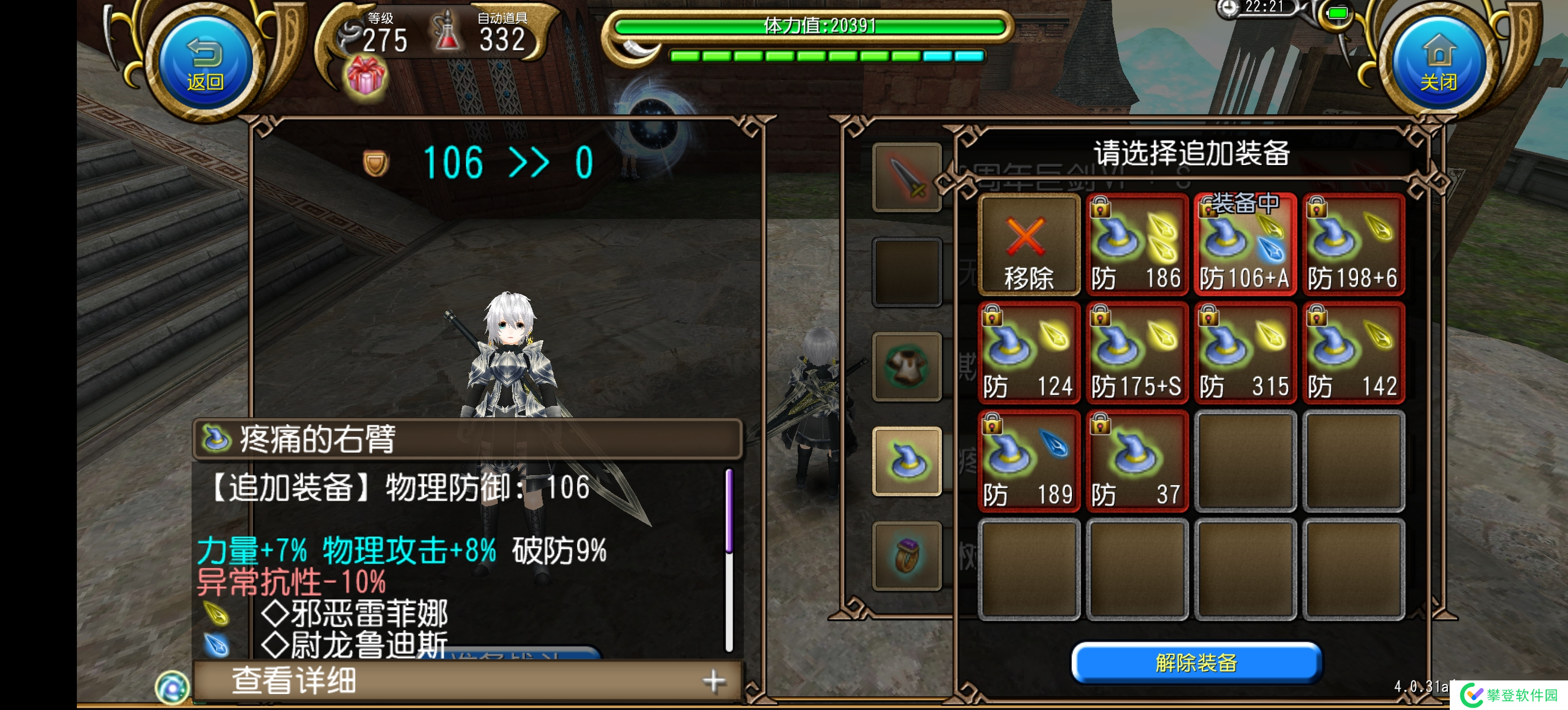This screenshot has height=710, width=1568.
Task: Select the blue hat additional-gear slot
Action: tap(906, 461)
